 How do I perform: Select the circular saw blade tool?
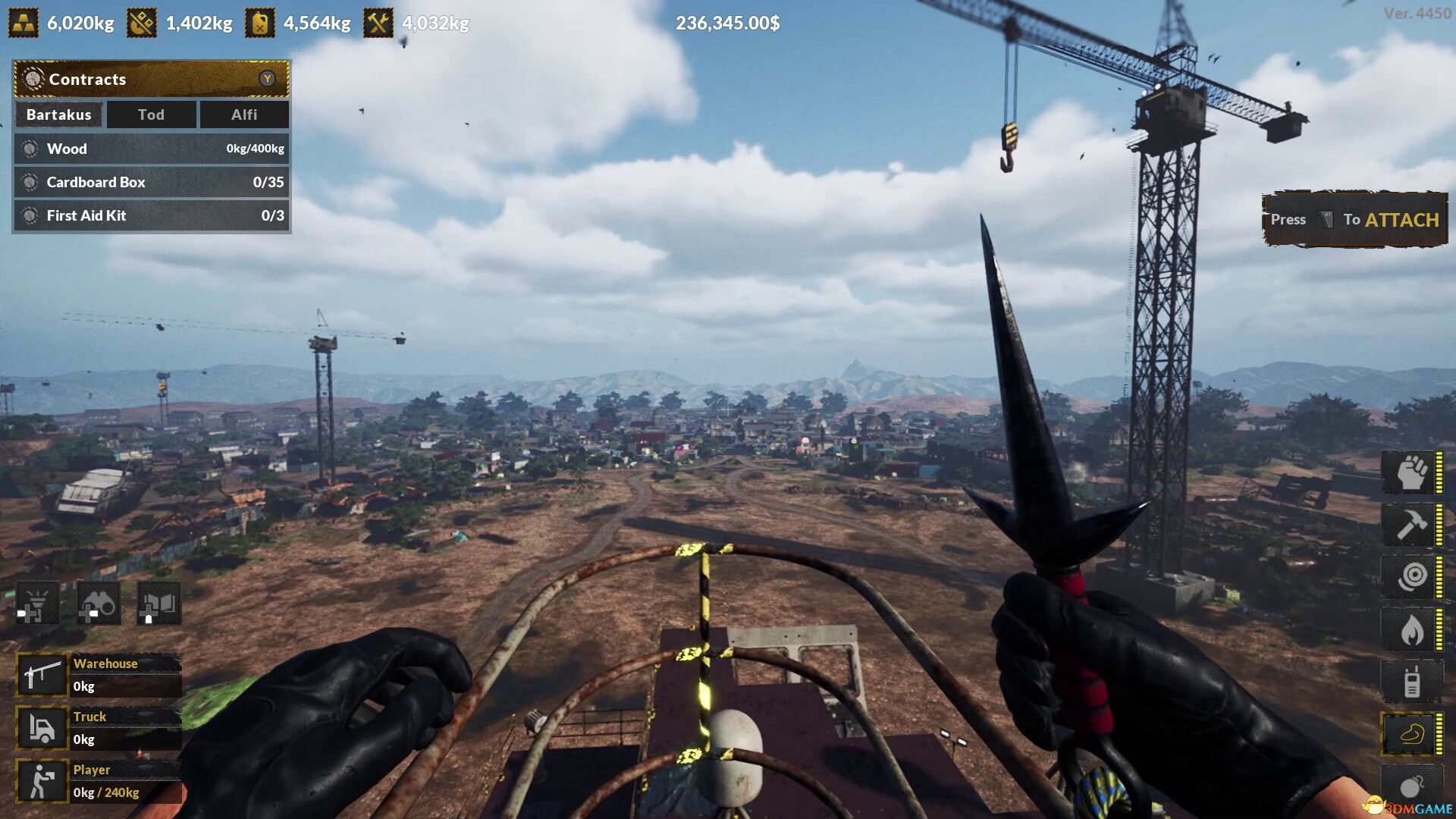coord(1410,576)
